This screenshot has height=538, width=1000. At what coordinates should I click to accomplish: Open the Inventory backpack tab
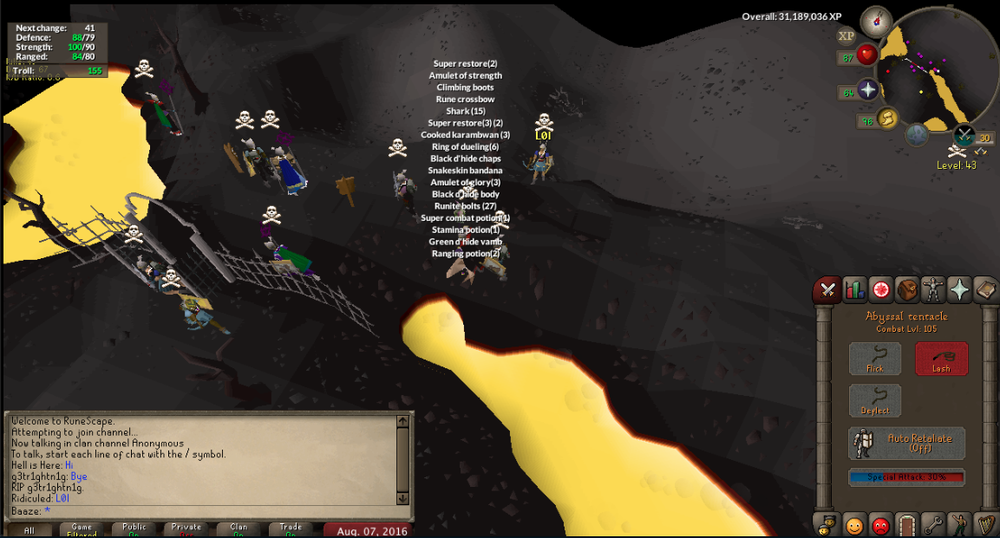click(x=907, y=290)
